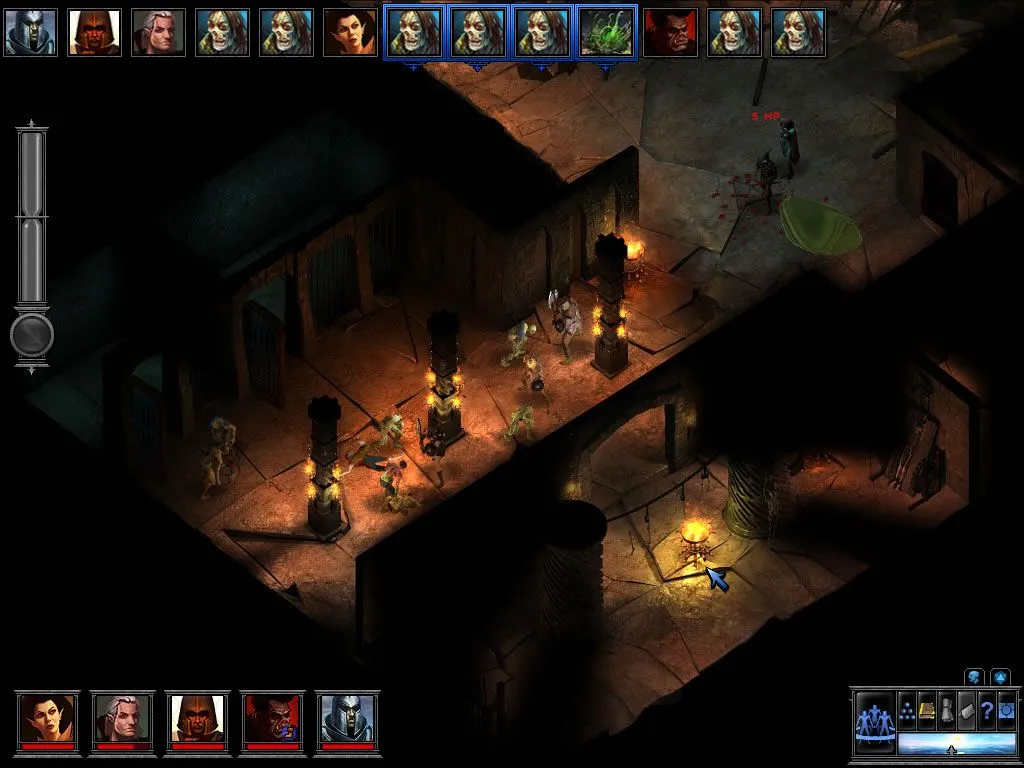Click the grey tag icon
This screenshot has height=768, width=1024.
pos(966,708)
